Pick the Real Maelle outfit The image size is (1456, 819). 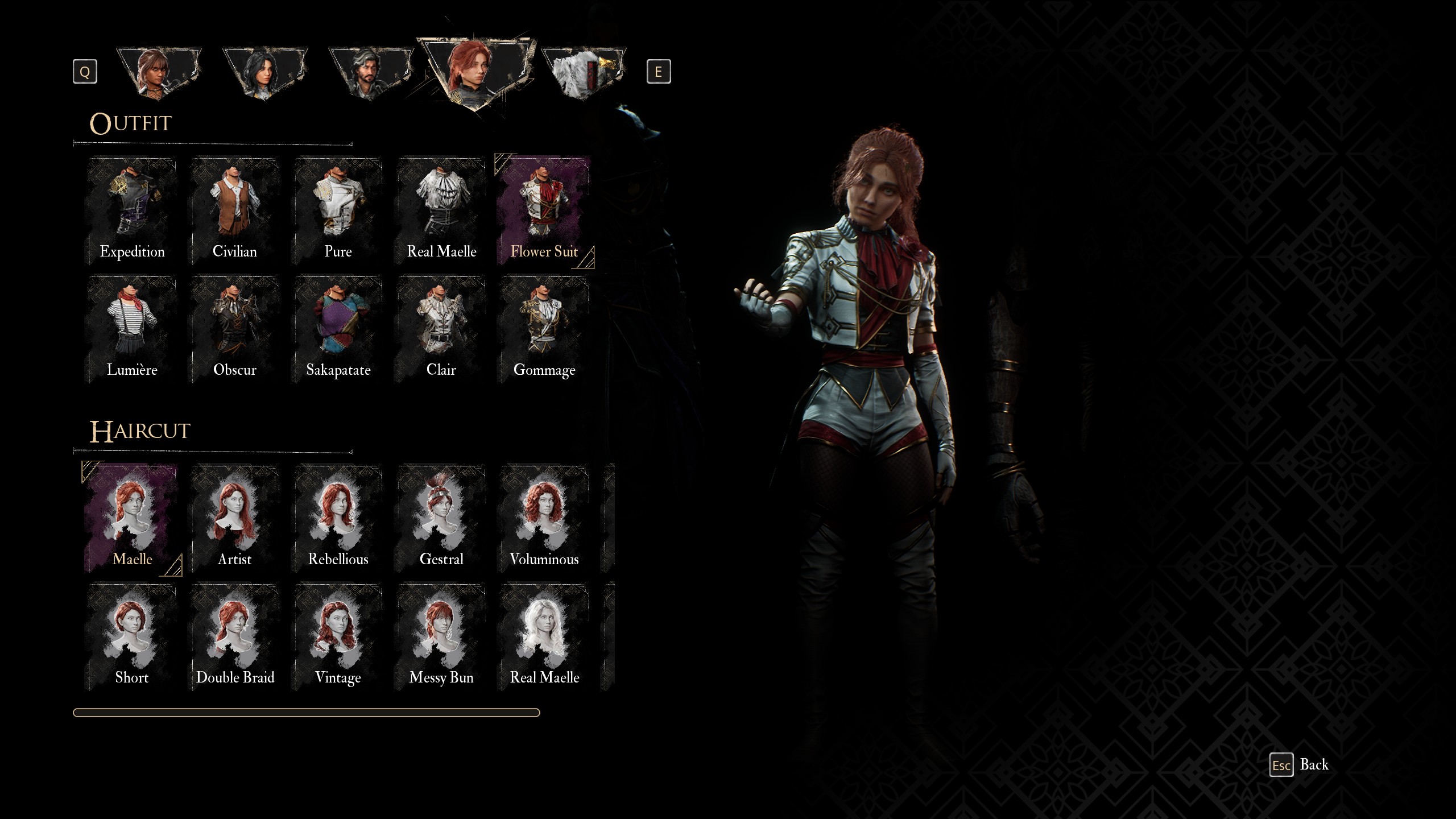click(x=441, y=210)
